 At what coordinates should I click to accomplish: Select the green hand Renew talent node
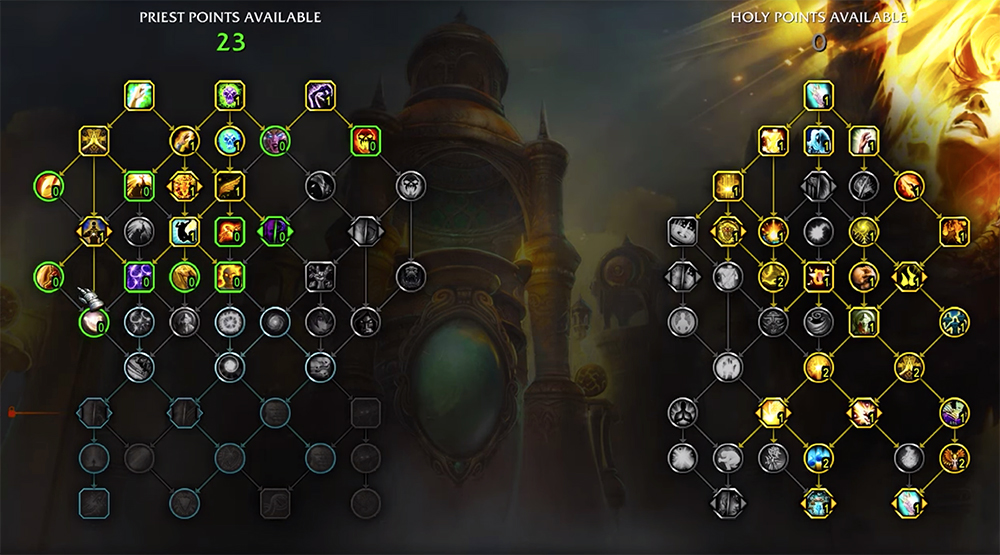click(x=139, y=96)
